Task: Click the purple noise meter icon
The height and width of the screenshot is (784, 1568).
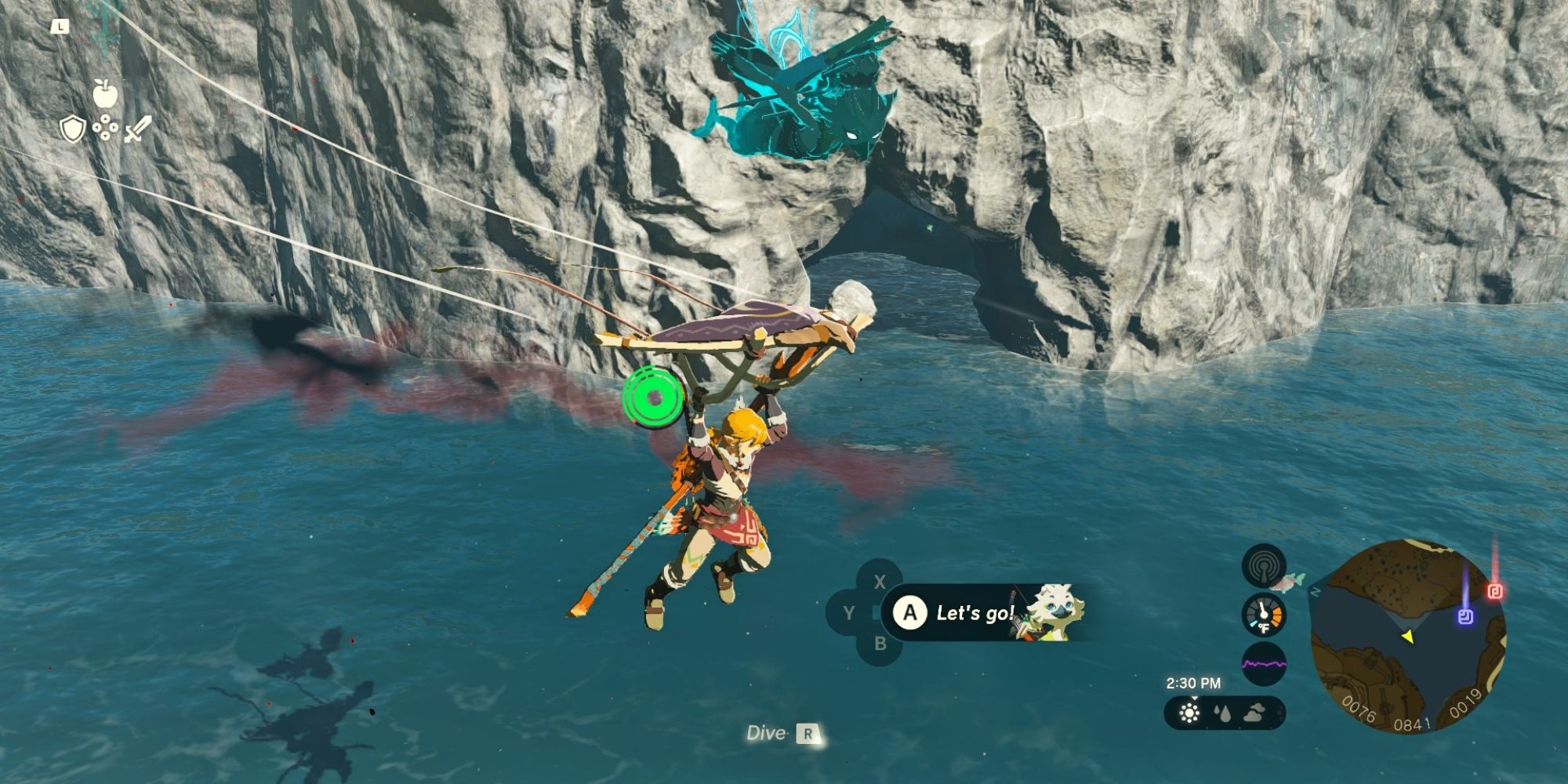Action: [x=1264, y=664]
